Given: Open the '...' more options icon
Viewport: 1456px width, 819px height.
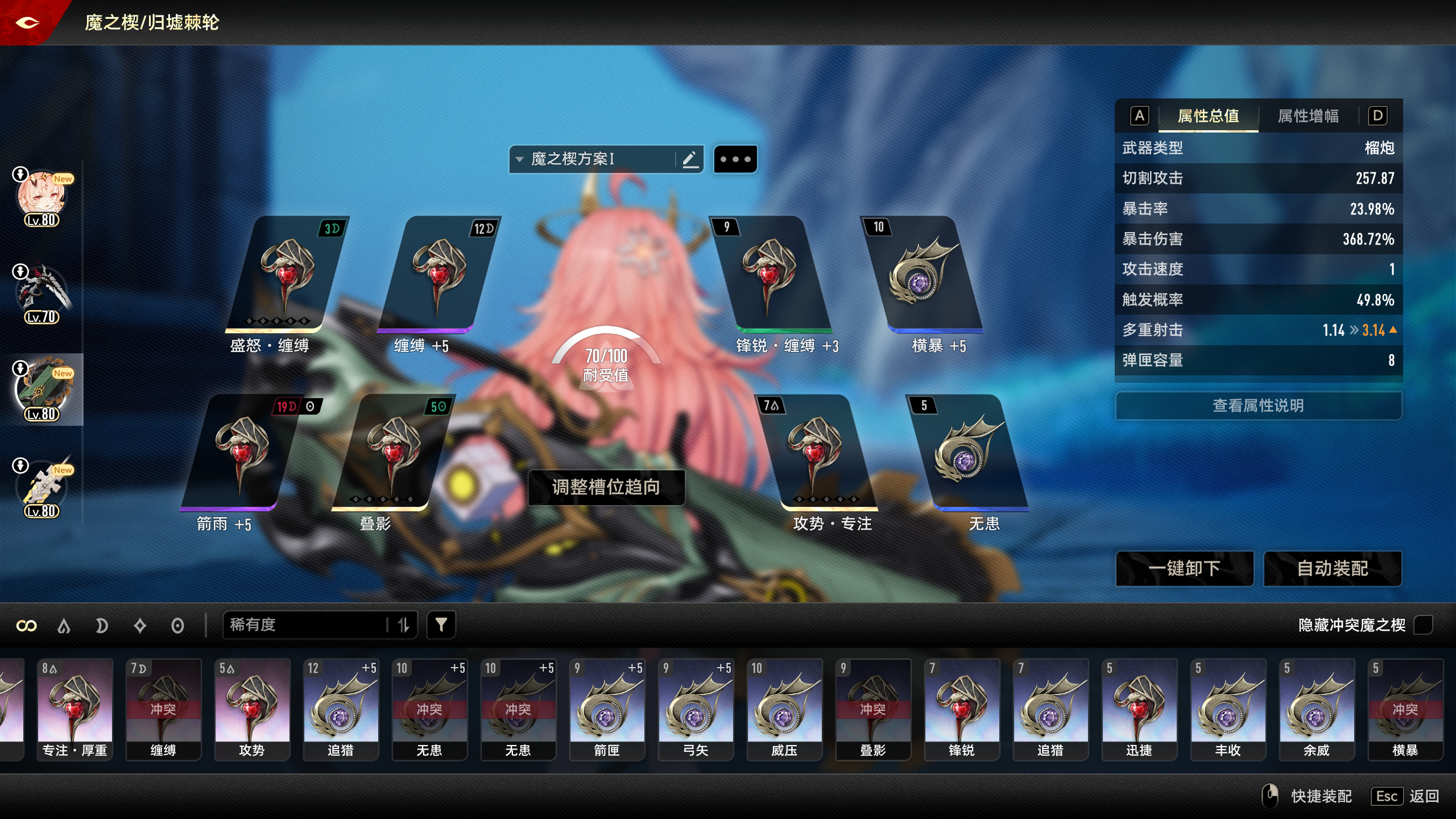Looking at the screenshot, I should [x=736, y=159].
